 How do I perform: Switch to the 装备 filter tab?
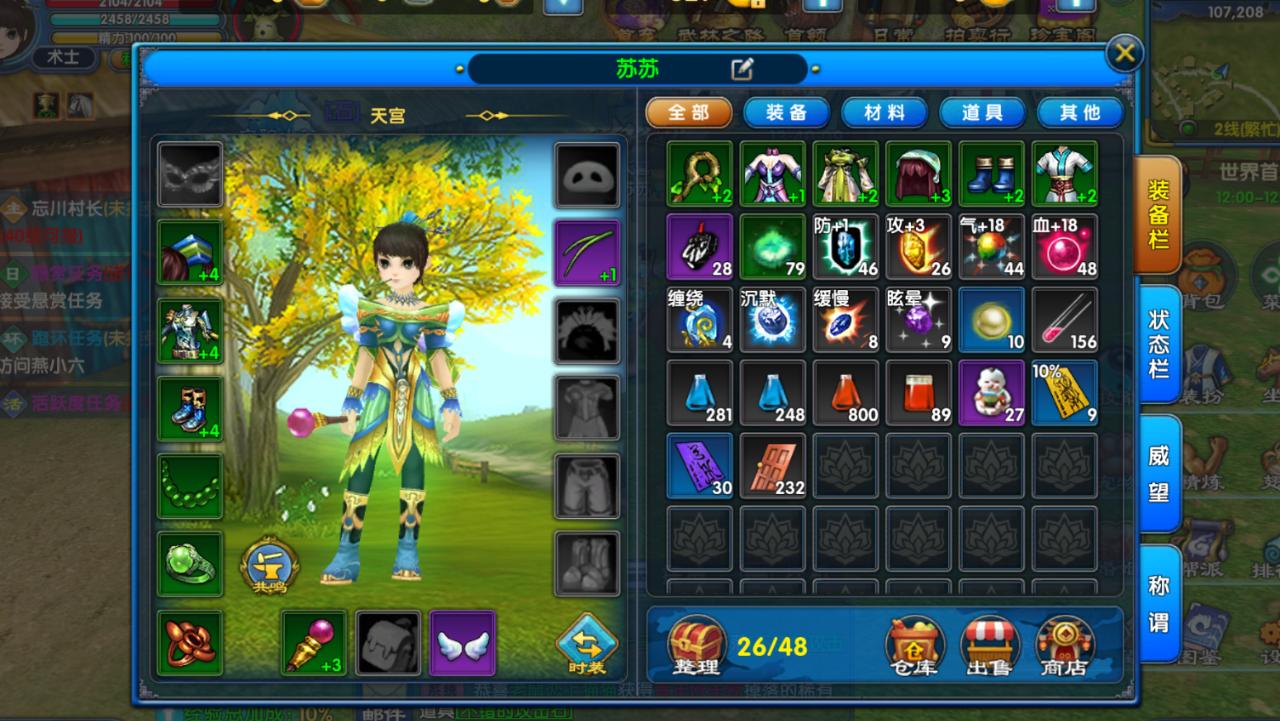click(x=785, y=113)
